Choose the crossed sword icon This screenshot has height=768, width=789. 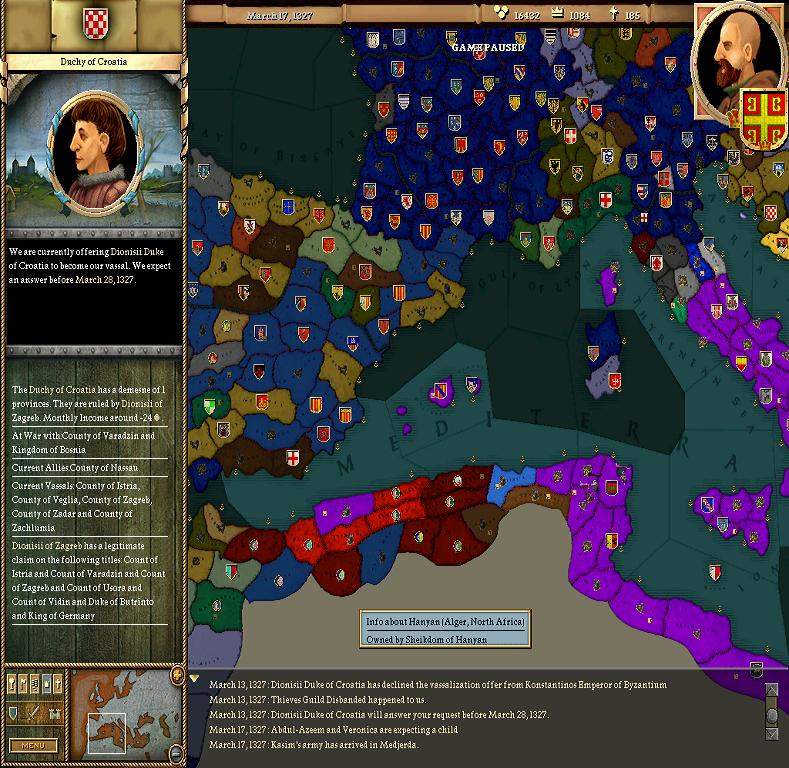point(33,713)
